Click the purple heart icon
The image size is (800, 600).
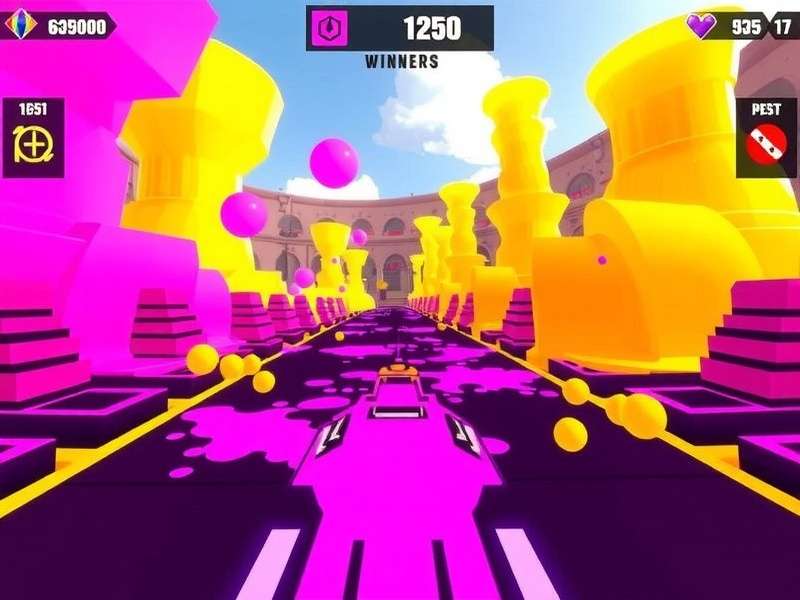click(x=702, y=27)
